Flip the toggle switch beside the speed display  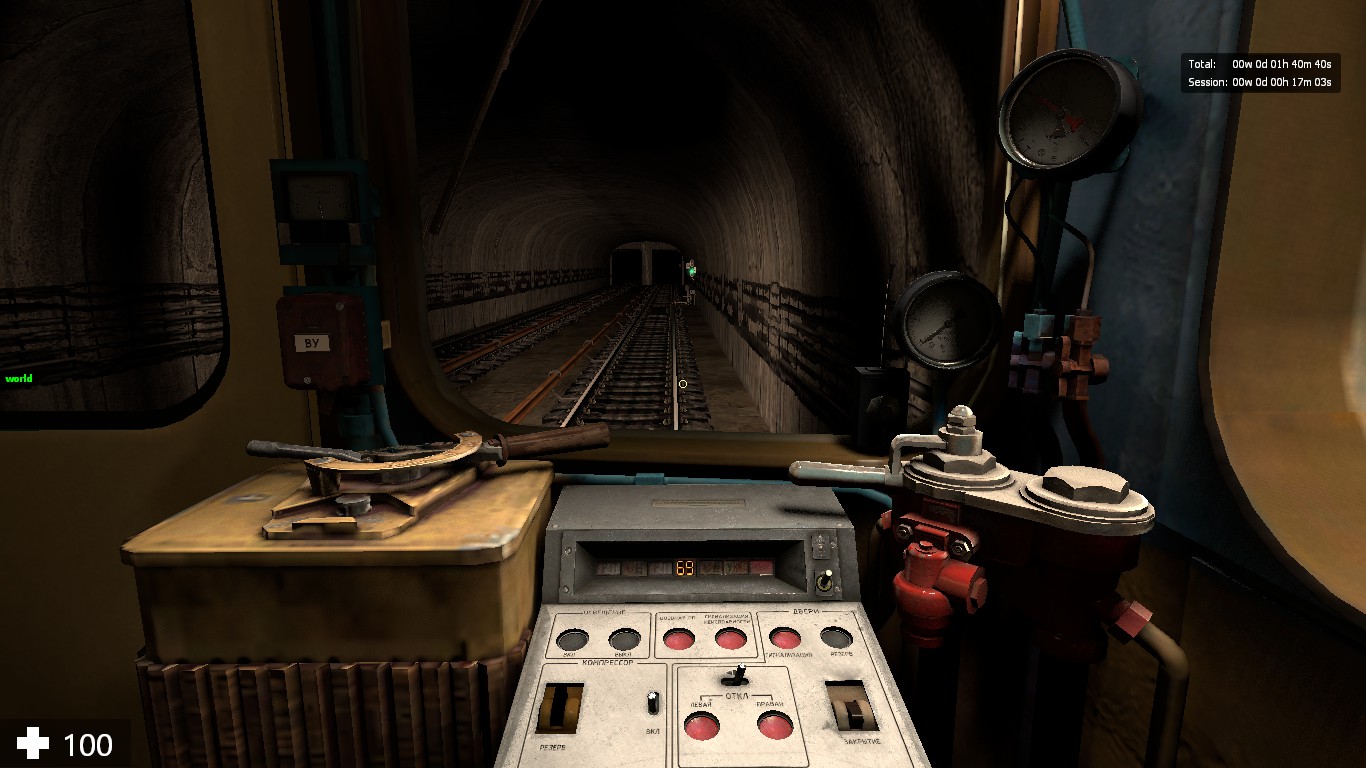(827, 581)
